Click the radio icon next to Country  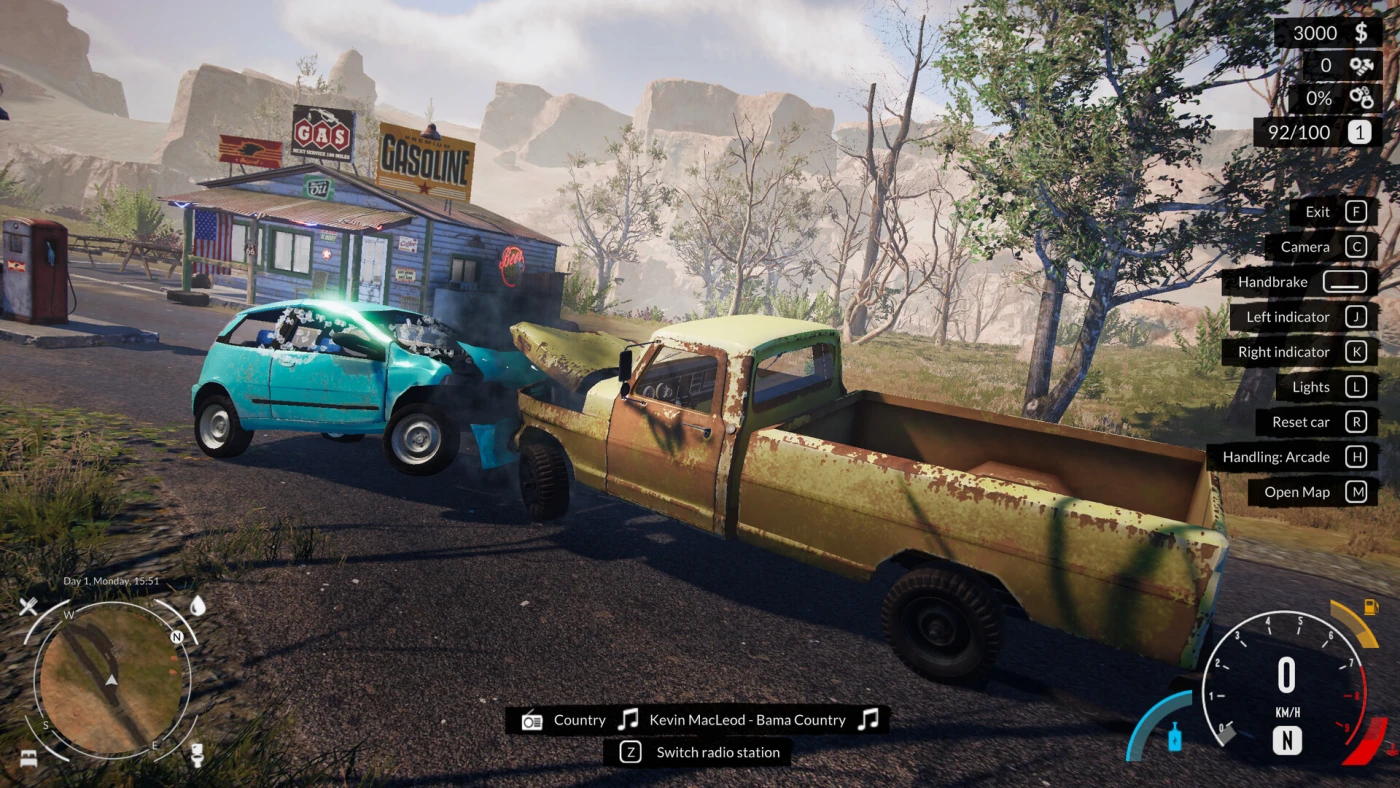(x=532, y=720)
